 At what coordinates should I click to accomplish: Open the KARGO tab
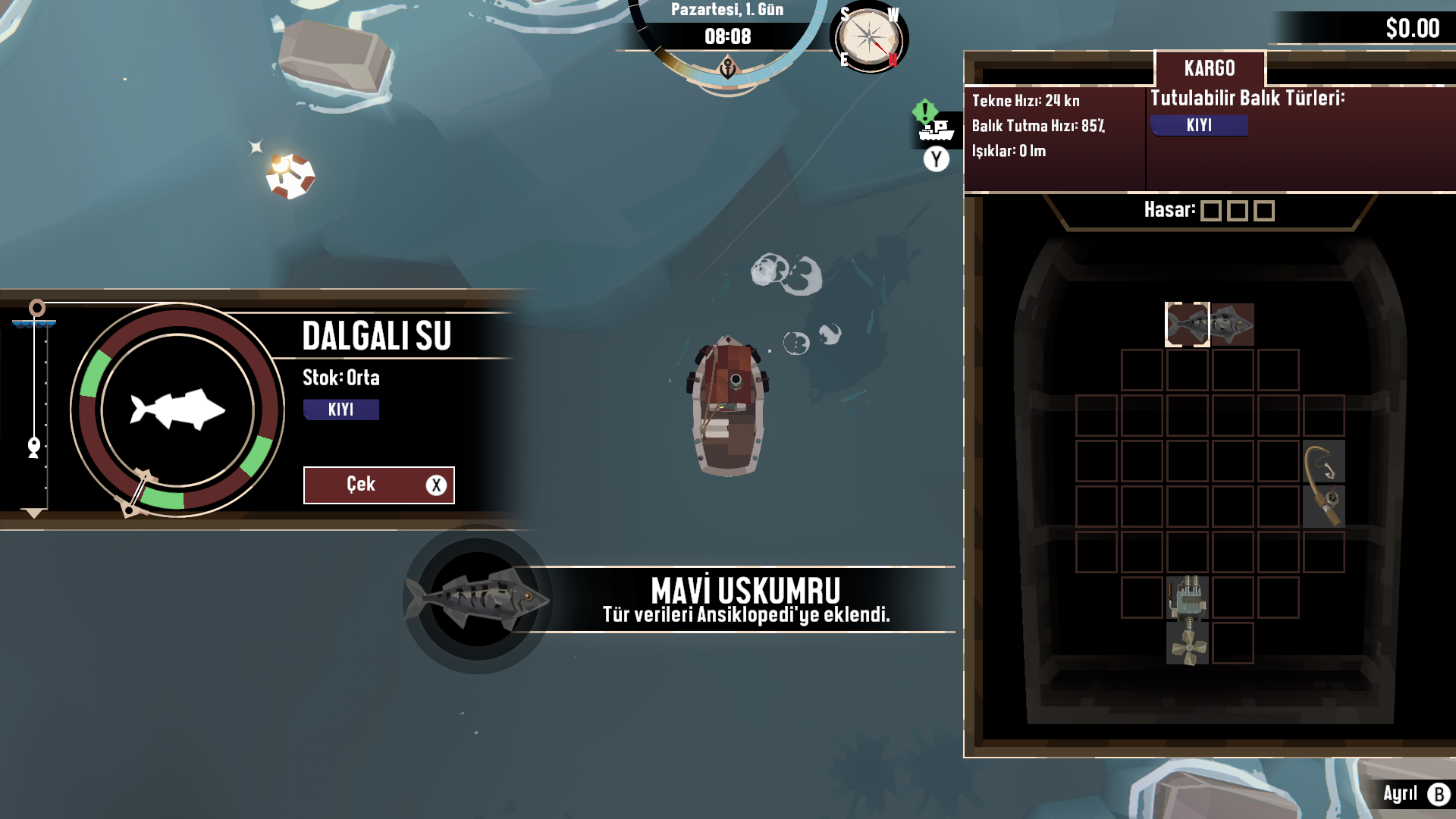tap(1210, 68)
